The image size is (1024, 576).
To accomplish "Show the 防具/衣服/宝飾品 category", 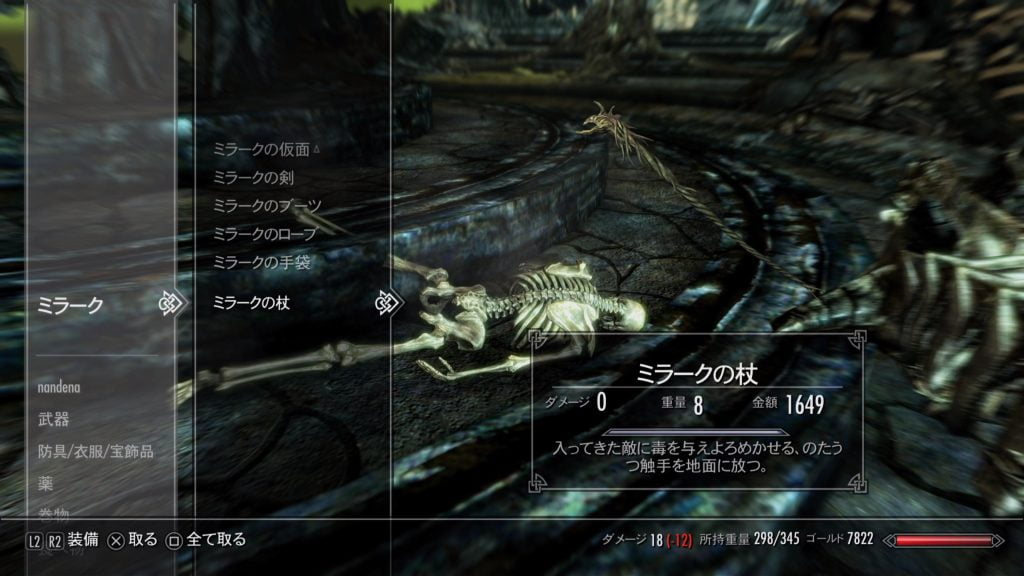I will (x=96, y=452).
